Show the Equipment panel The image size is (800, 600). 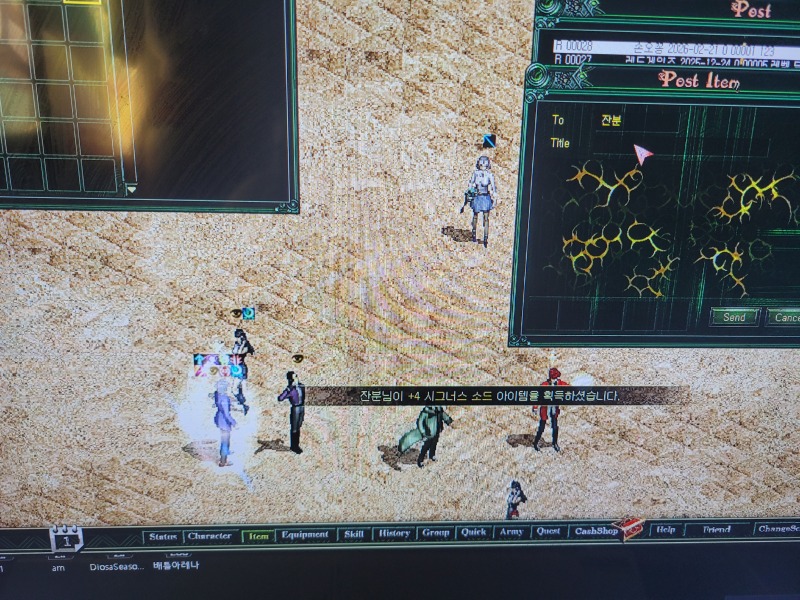click(x=305, y=535)
